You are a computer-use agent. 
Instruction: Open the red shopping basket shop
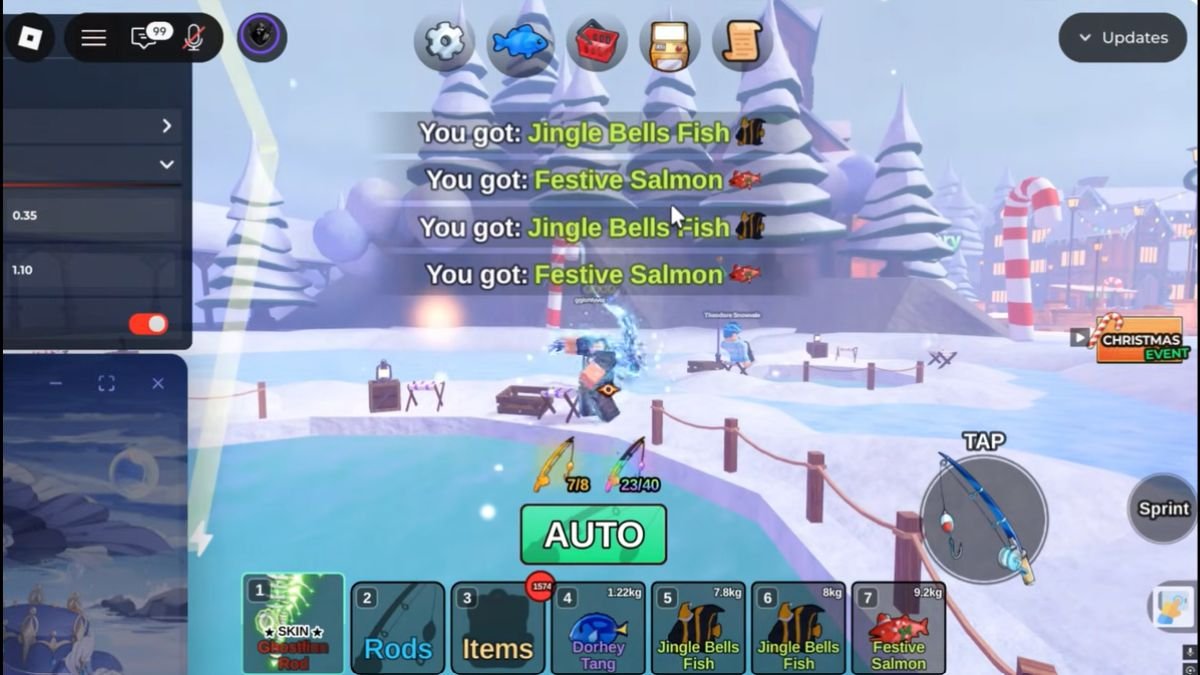[x=596, y=42]
